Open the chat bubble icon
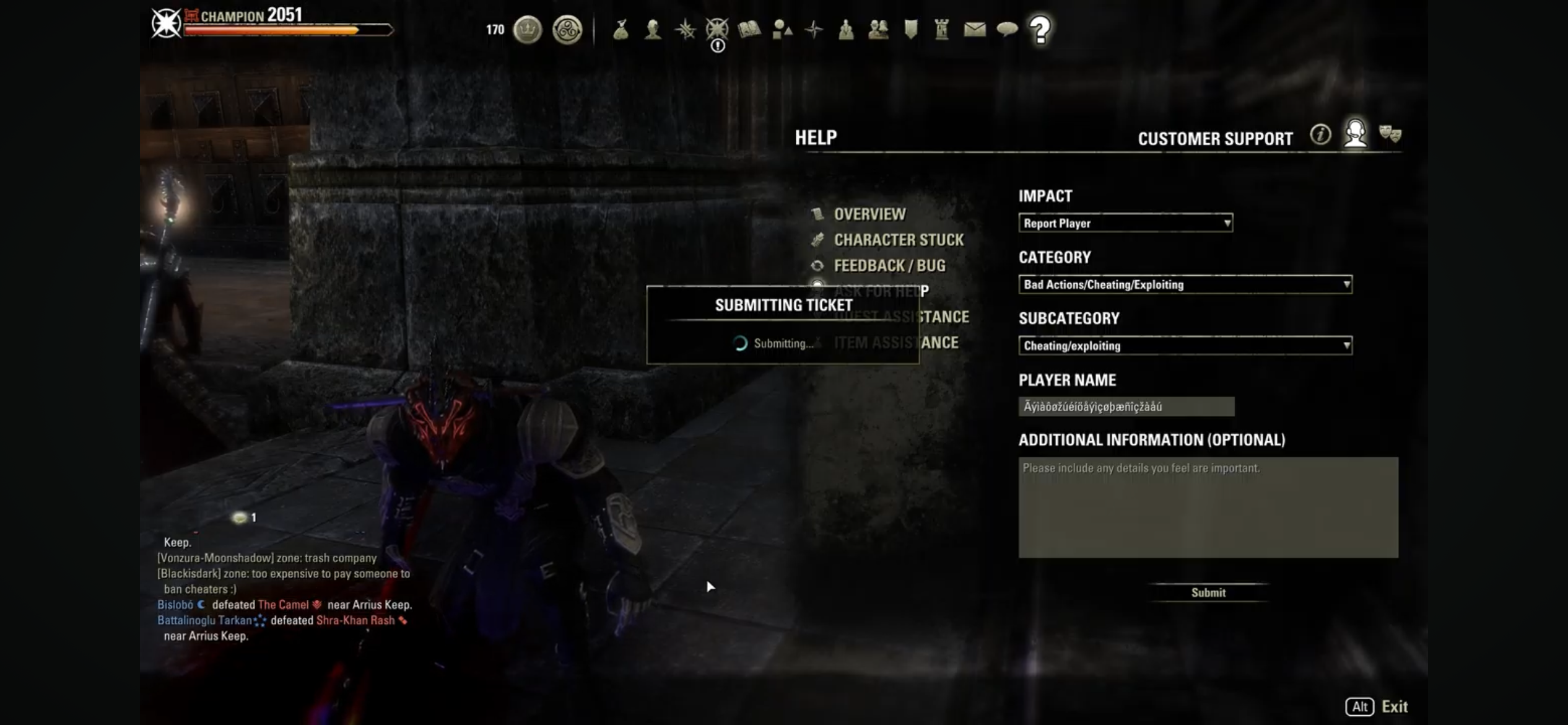Image resolution: width=1568 pixels, height=725 pixels. click(x=1008, y=29)
